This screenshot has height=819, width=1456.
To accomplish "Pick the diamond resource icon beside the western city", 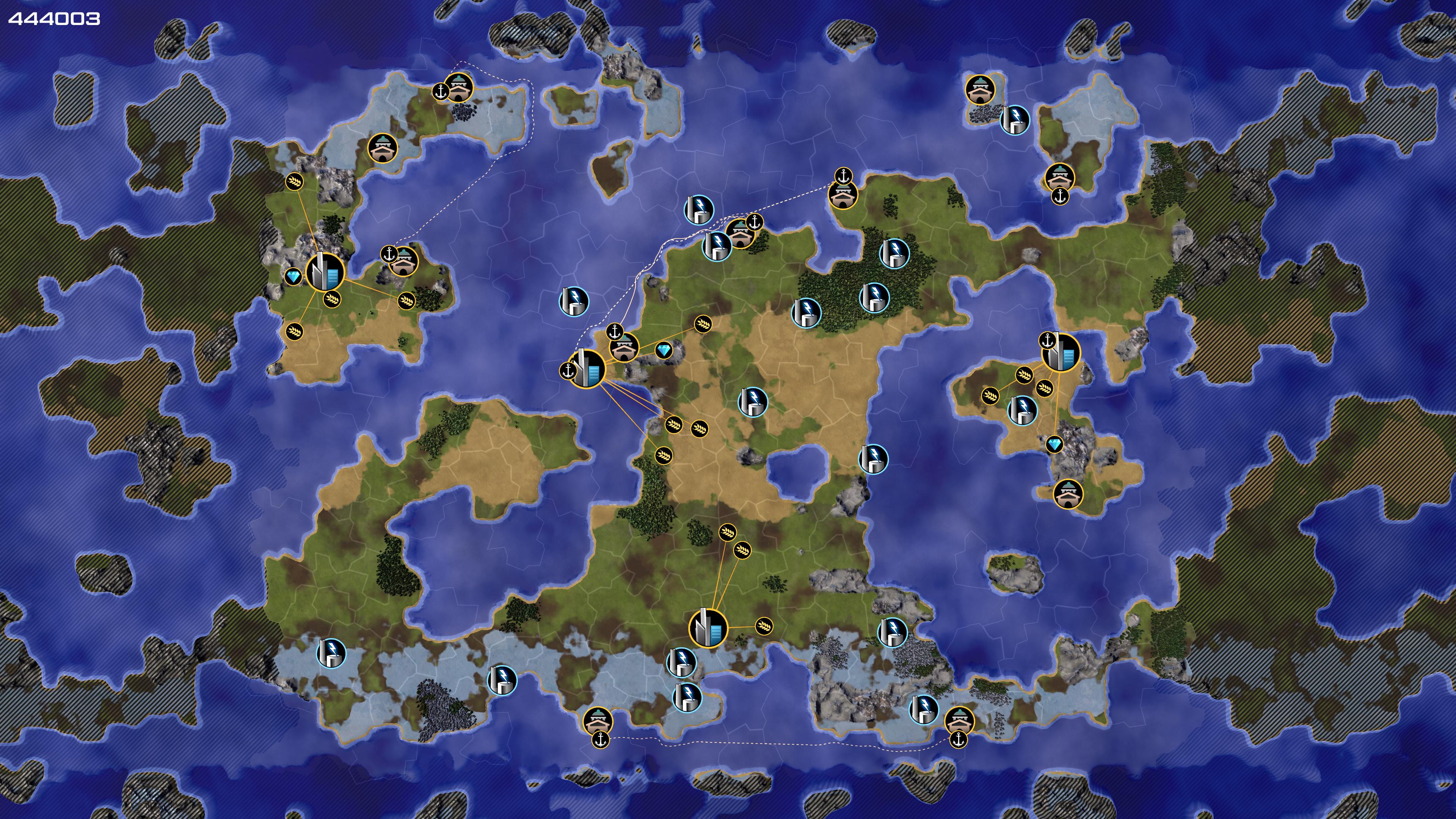I will (293, 277).
